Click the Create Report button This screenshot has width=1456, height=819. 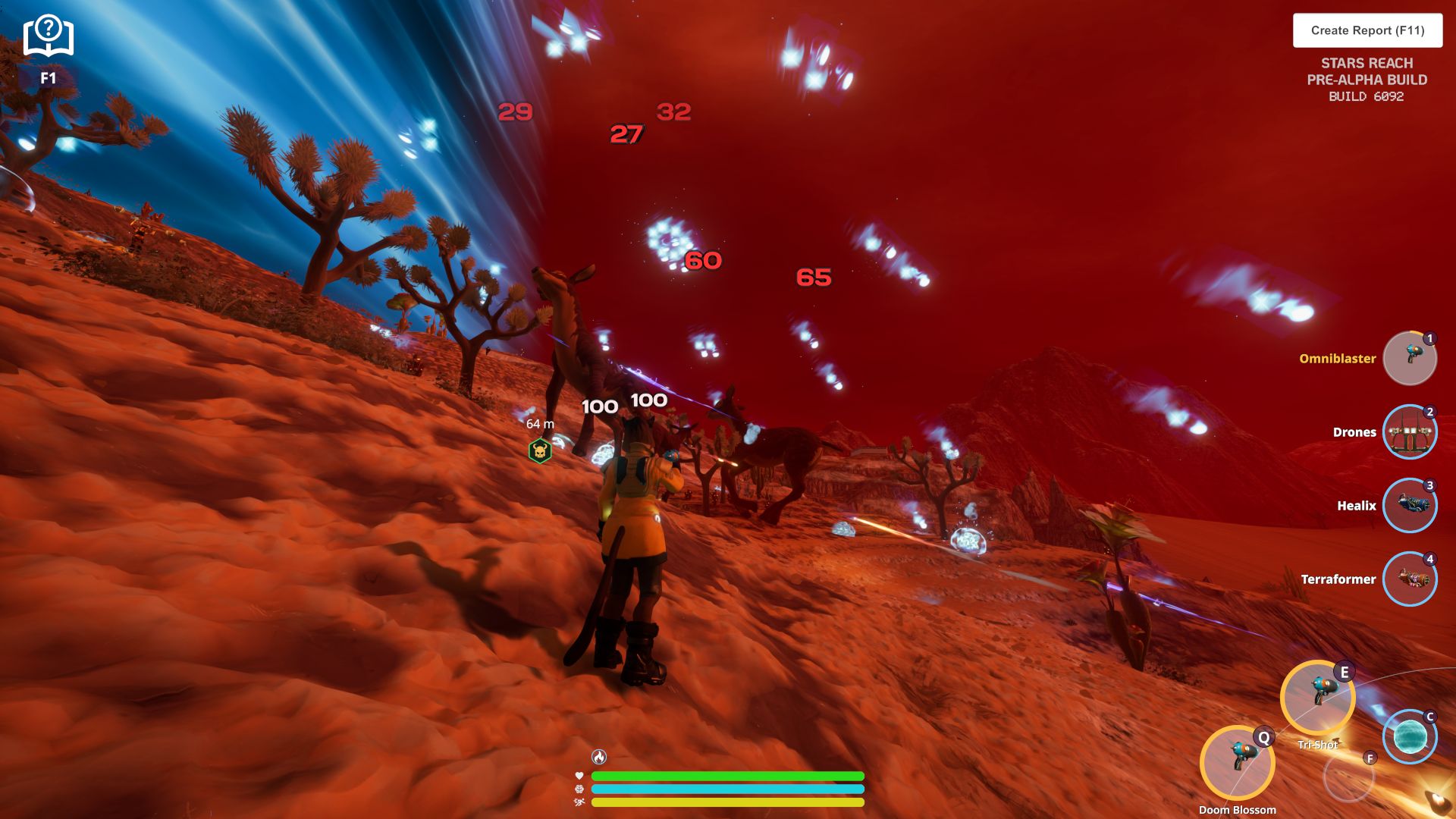(x=1367, y=30)
